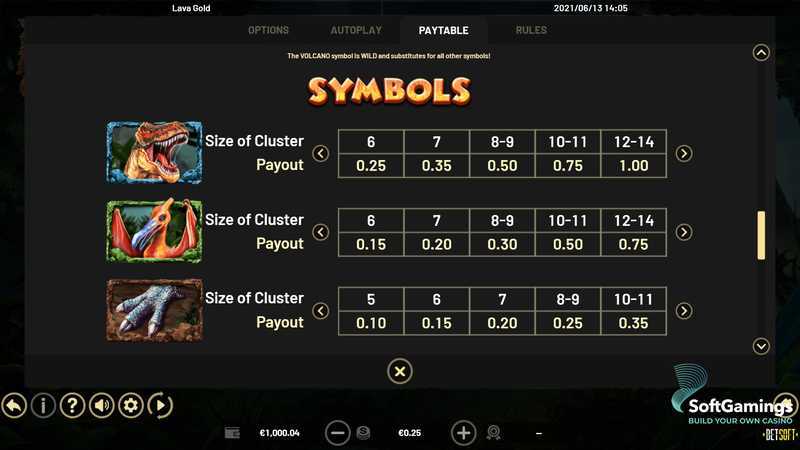This screenshot has width=800, height=450.
Task: Show next cluster sizes for the T-Rex symbol
Action: point(684,153)
